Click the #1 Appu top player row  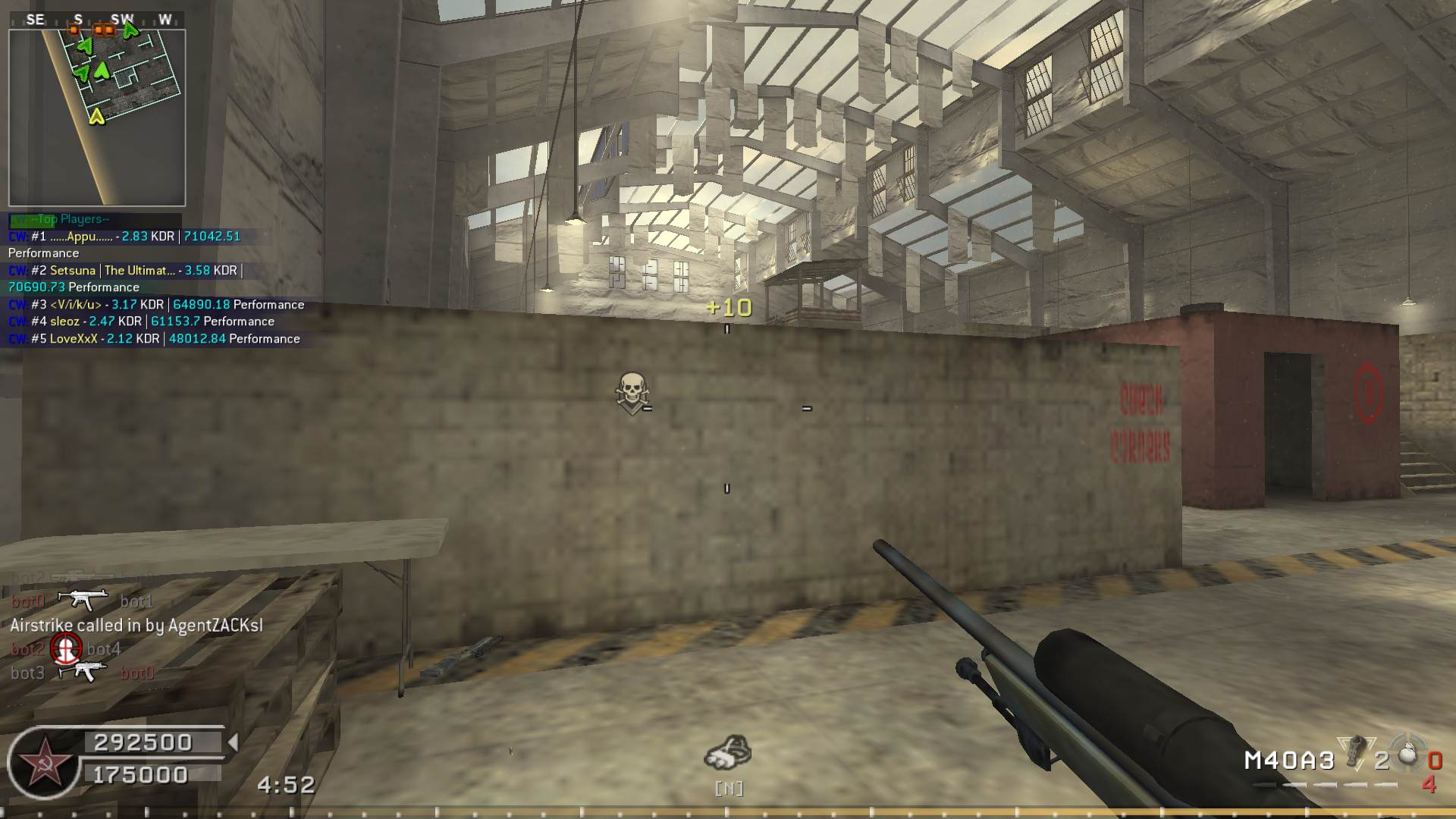point(125,237)
